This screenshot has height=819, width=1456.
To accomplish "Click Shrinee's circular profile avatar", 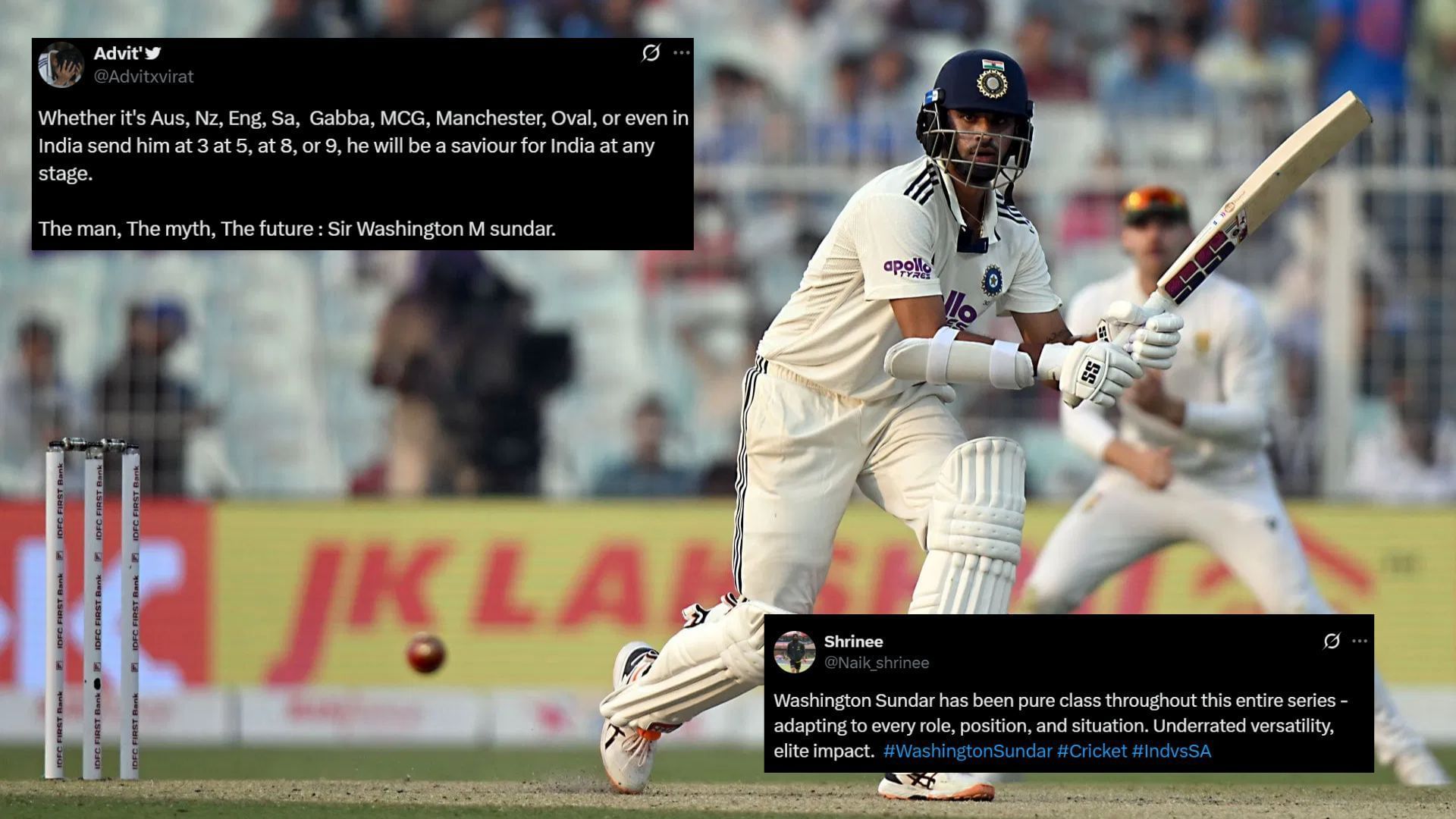I will [x=796, y=652].
